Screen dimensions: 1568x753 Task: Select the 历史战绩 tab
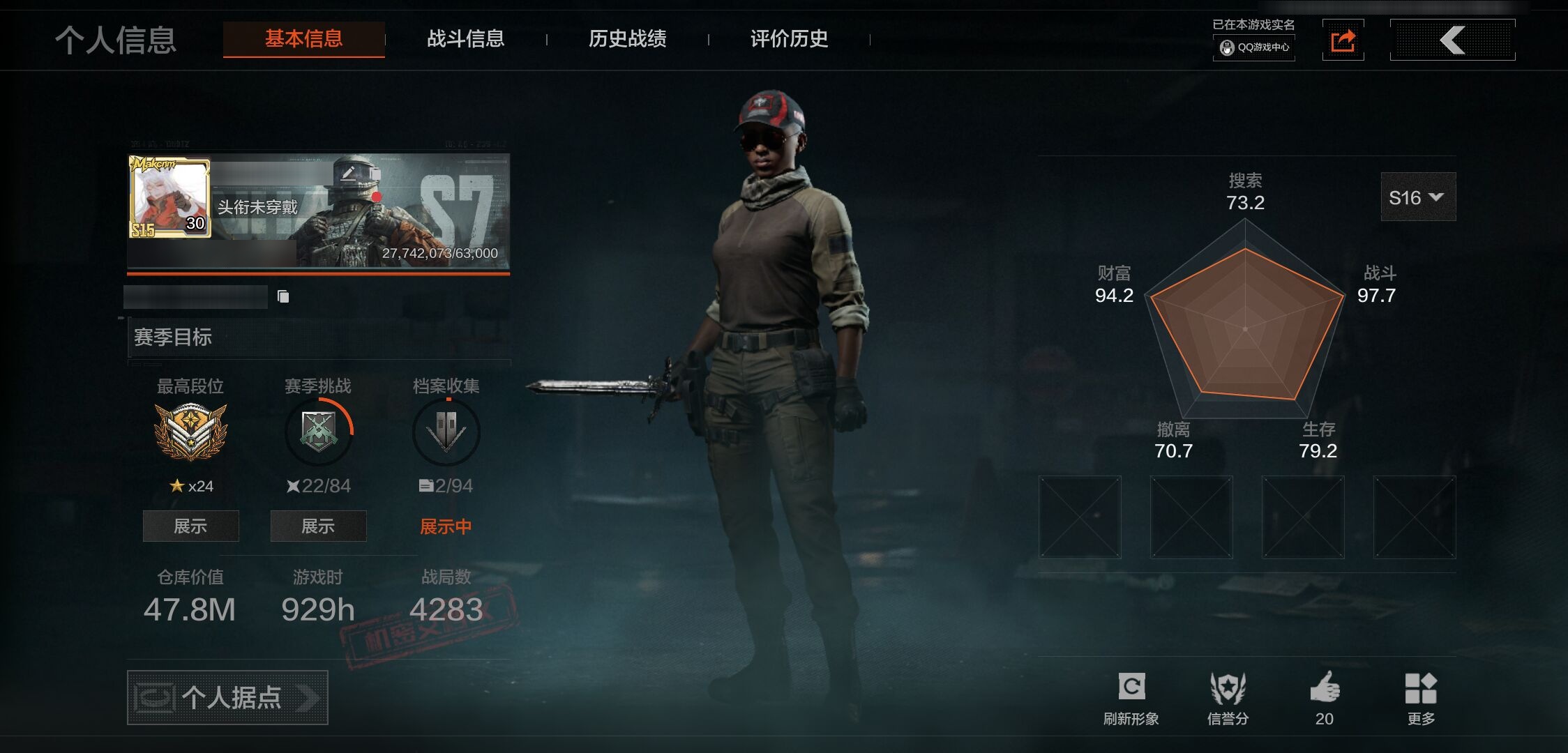pos(627,39)
